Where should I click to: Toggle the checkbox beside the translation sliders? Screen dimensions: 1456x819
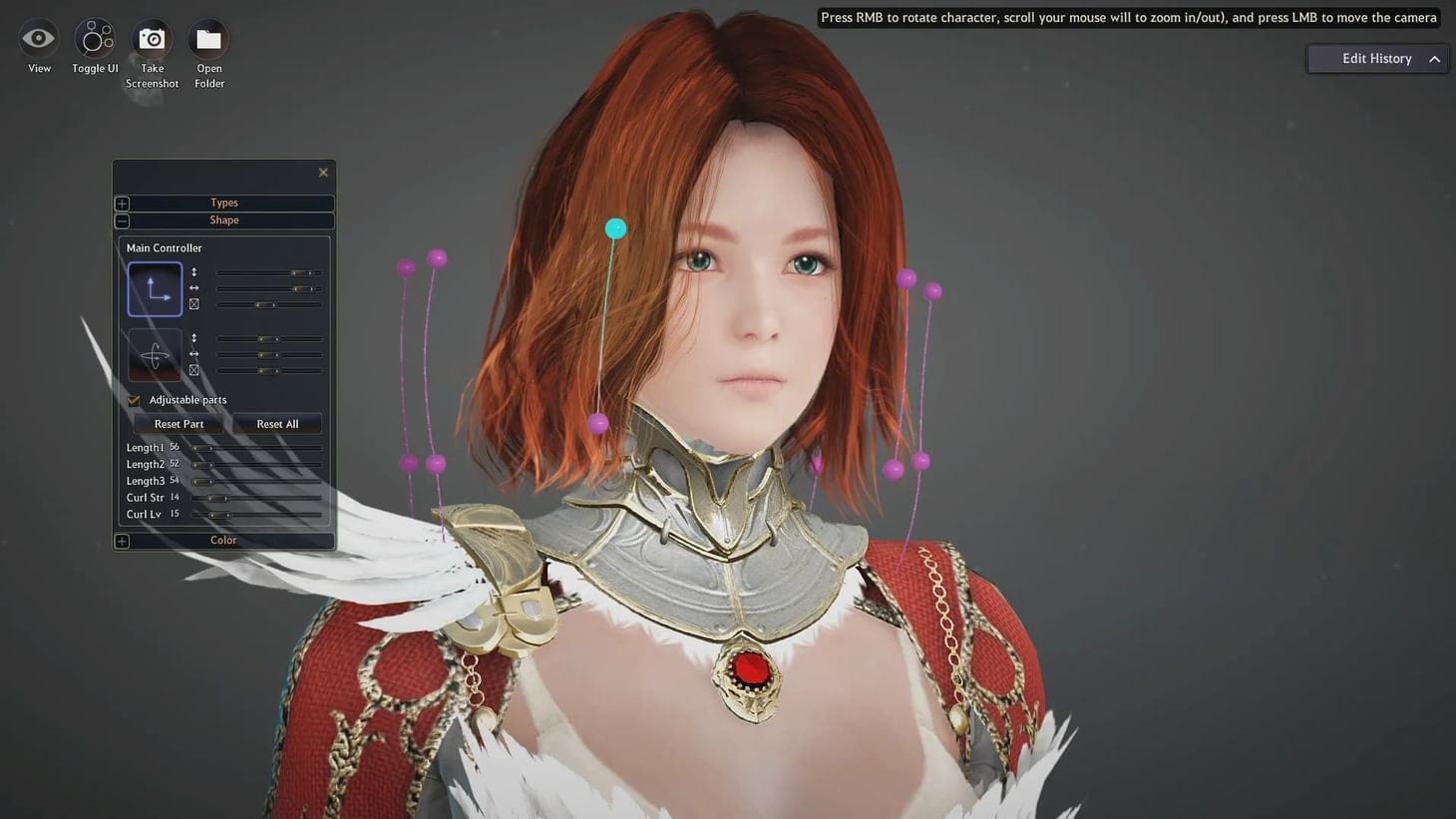click(193, 304)
